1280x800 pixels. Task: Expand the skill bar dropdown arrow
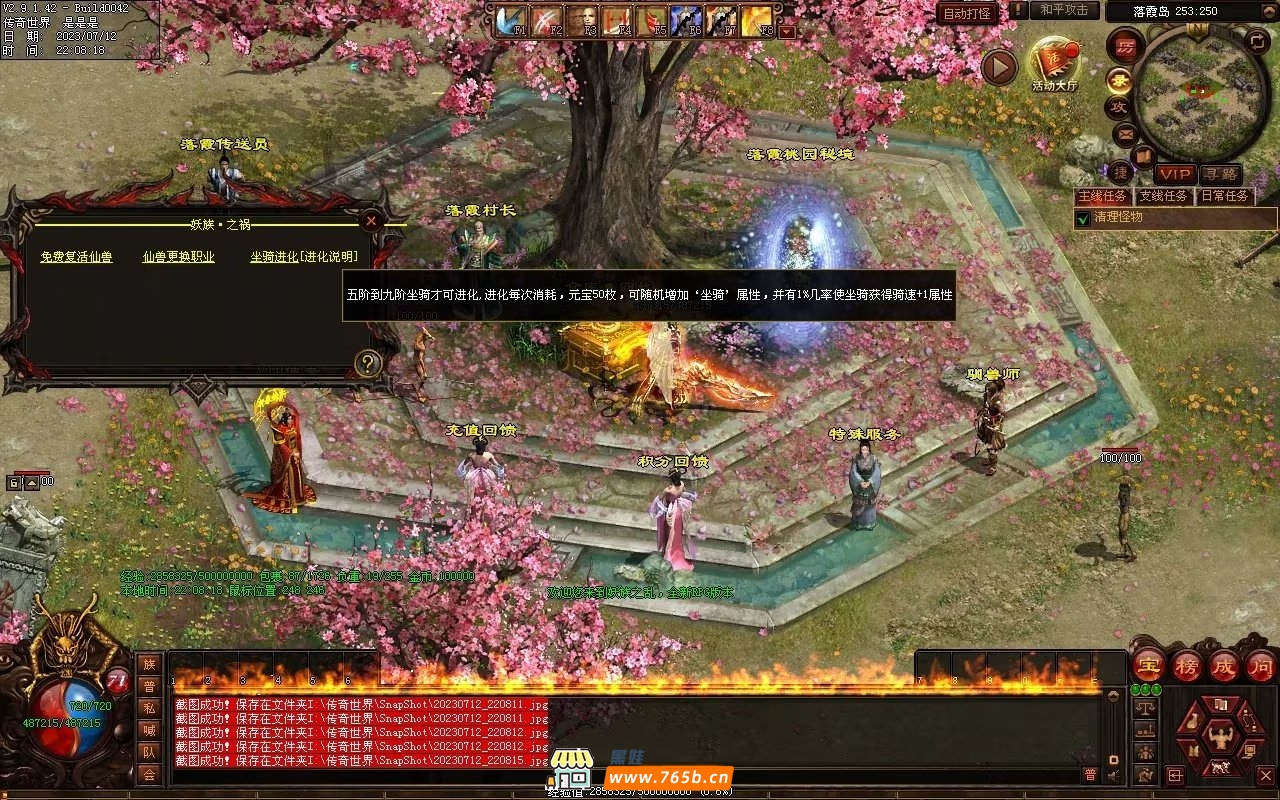click(x=787, y=31)
